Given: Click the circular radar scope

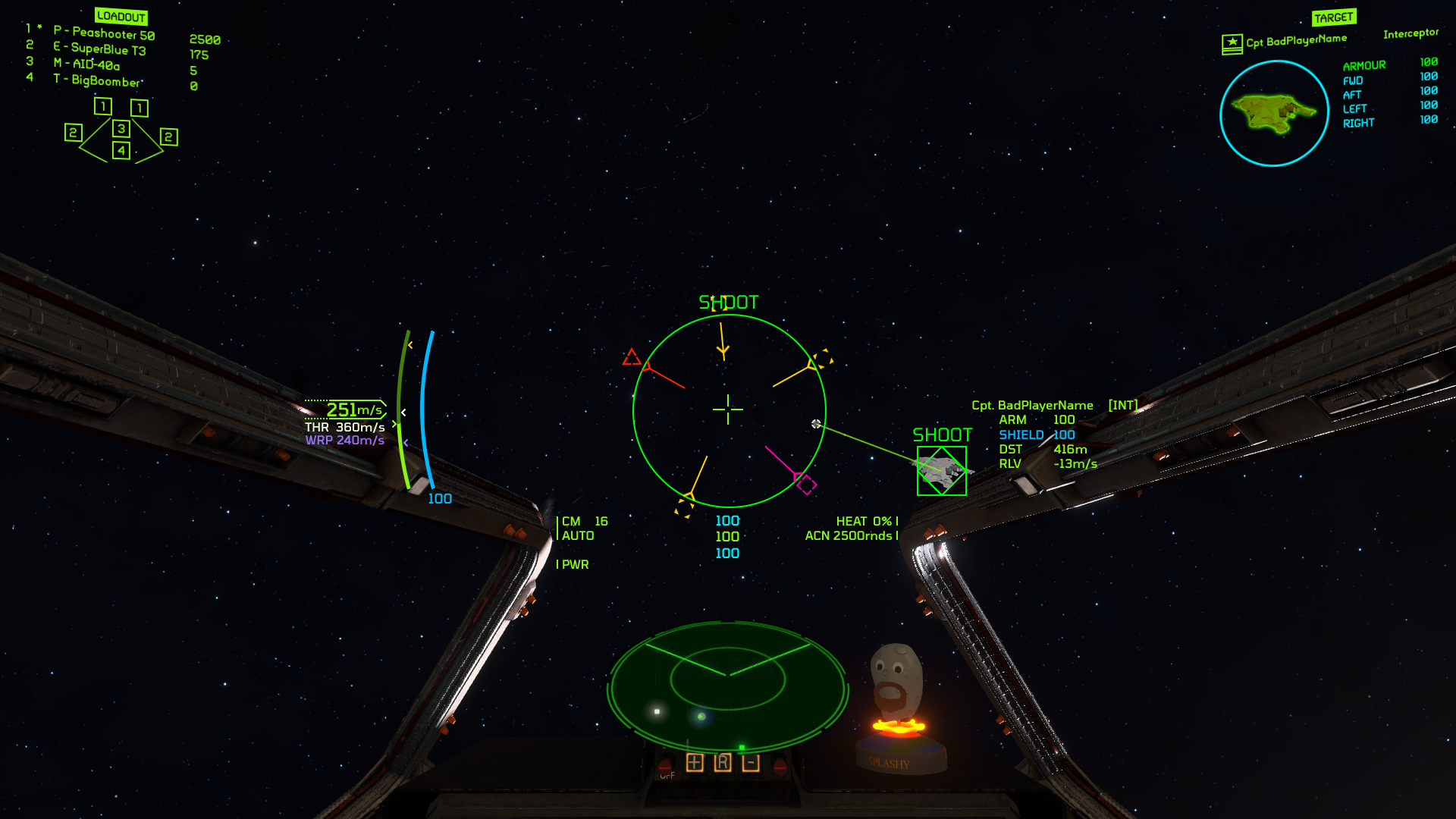Looking at the screenshot, I should tap(727, 687).
